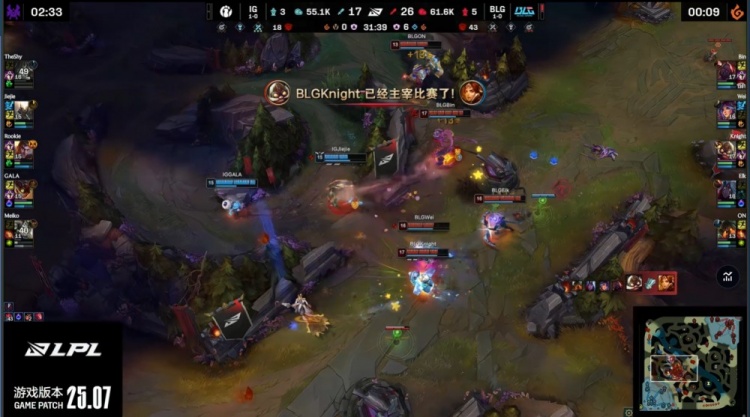The image size is (750, 417).
Task: Click Rookie's champion portrait
Action: (x=22, y=150)
